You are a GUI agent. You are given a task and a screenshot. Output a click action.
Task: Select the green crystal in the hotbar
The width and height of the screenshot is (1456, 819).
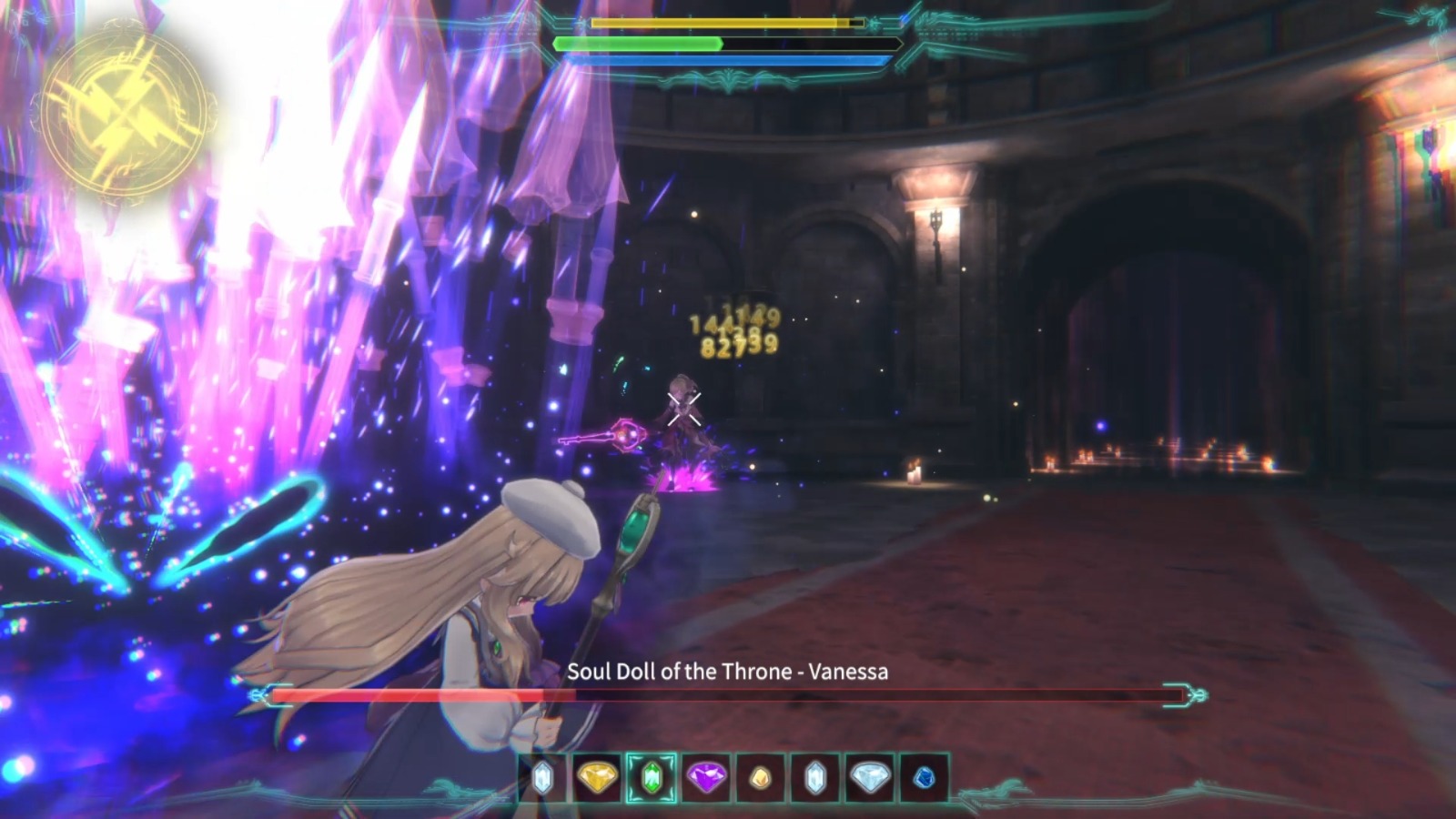pos(653,778)
